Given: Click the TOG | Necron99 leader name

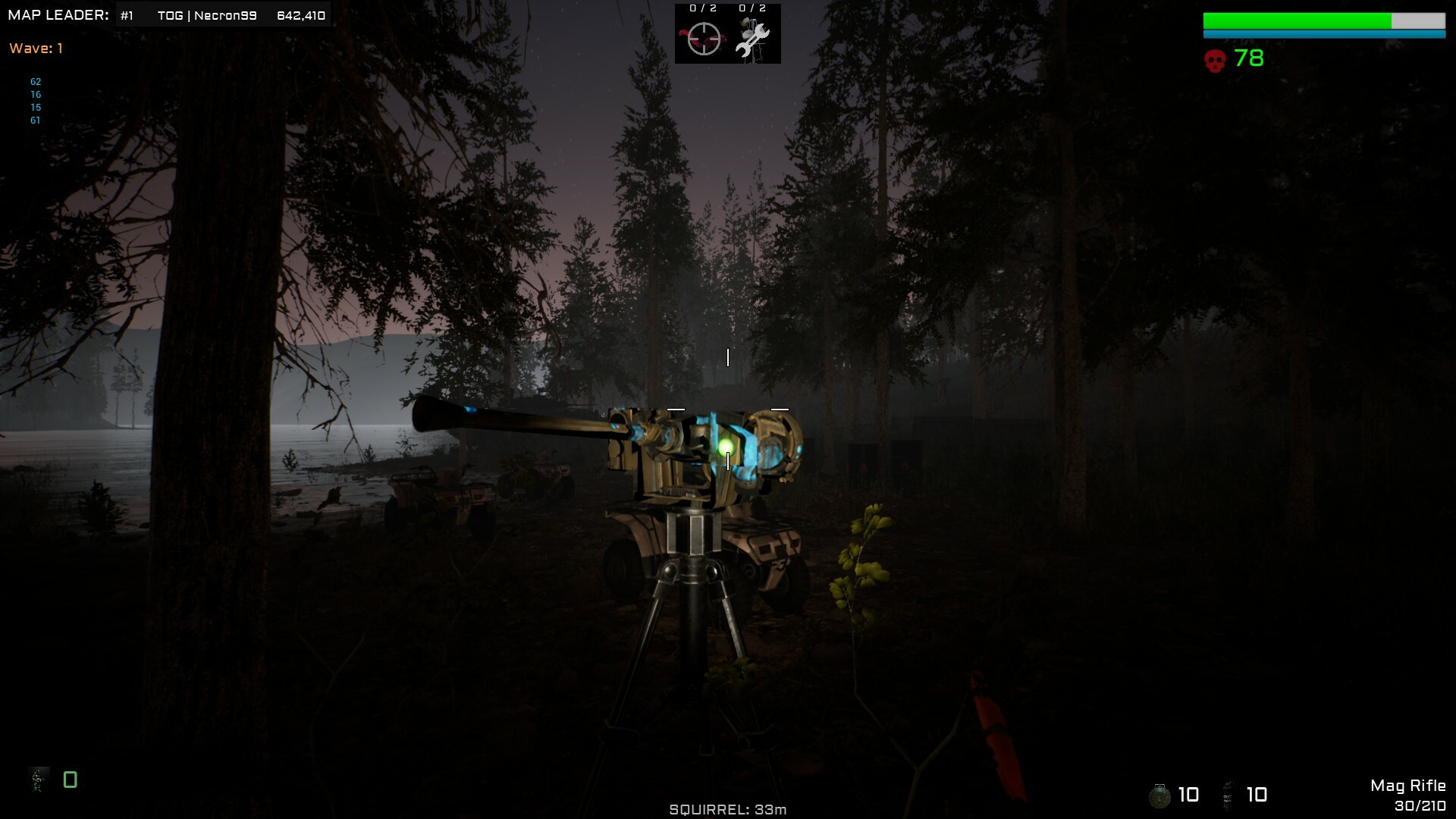Looking at the screenshot, I should tap(207, 14).
